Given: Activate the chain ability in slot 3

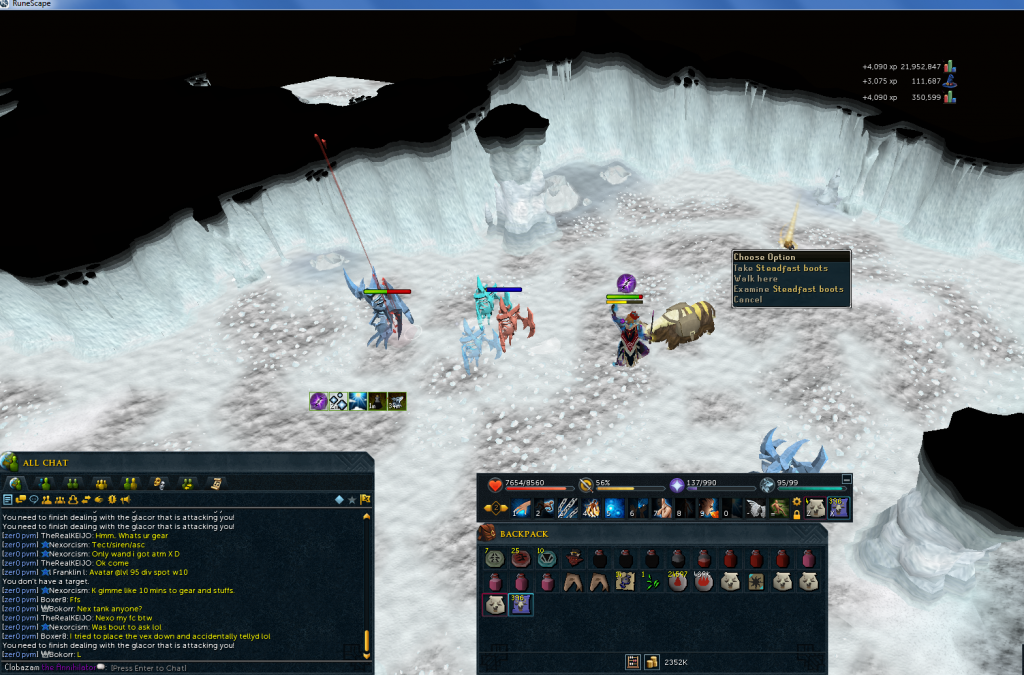Looking at the screenshot, I should pos(568,508).
